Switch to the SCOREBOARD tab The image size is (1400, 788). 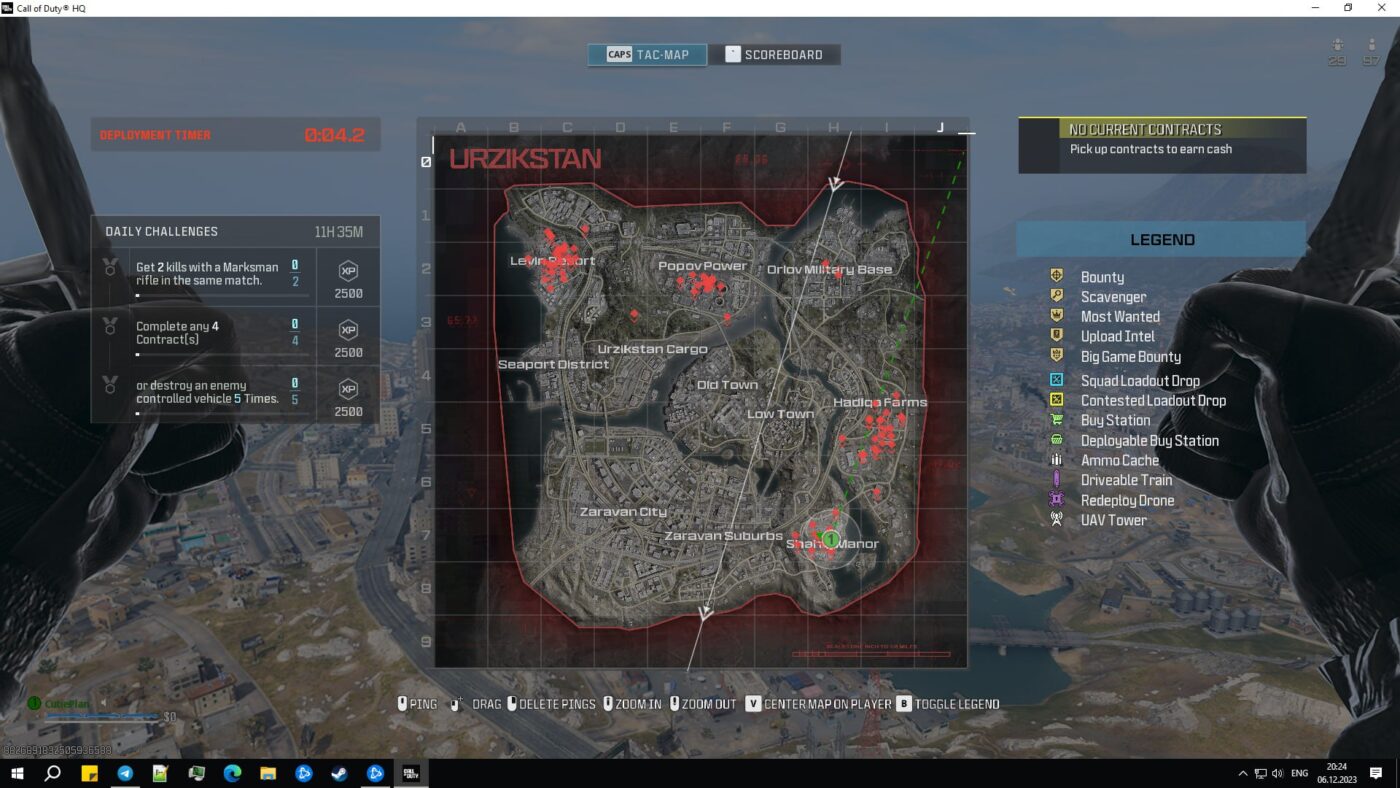pyautogui.click(x=777, y=54)
